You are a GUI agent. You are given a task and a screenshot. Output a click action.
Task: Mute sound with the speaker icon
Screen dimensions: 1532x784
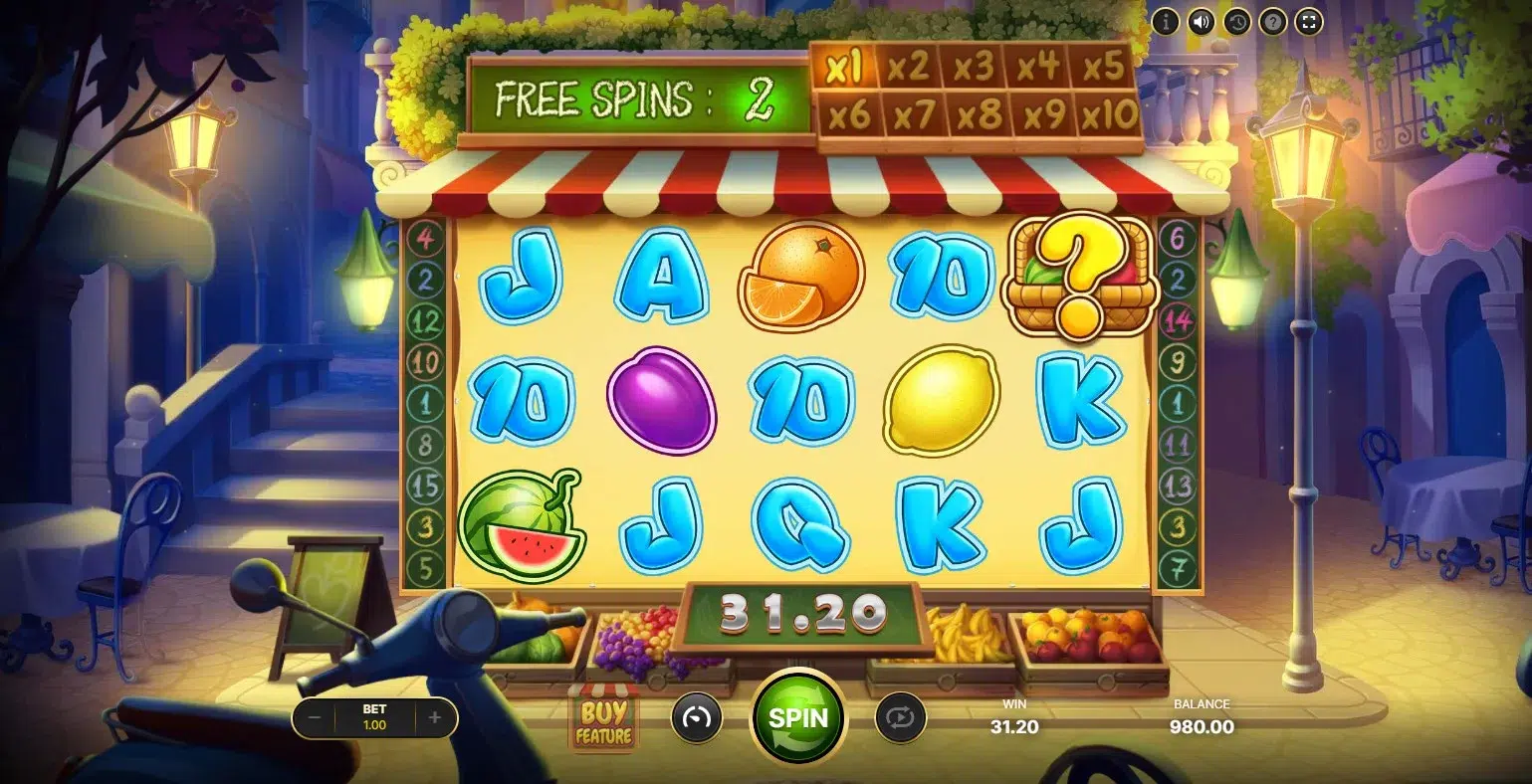coord(1201,21)
